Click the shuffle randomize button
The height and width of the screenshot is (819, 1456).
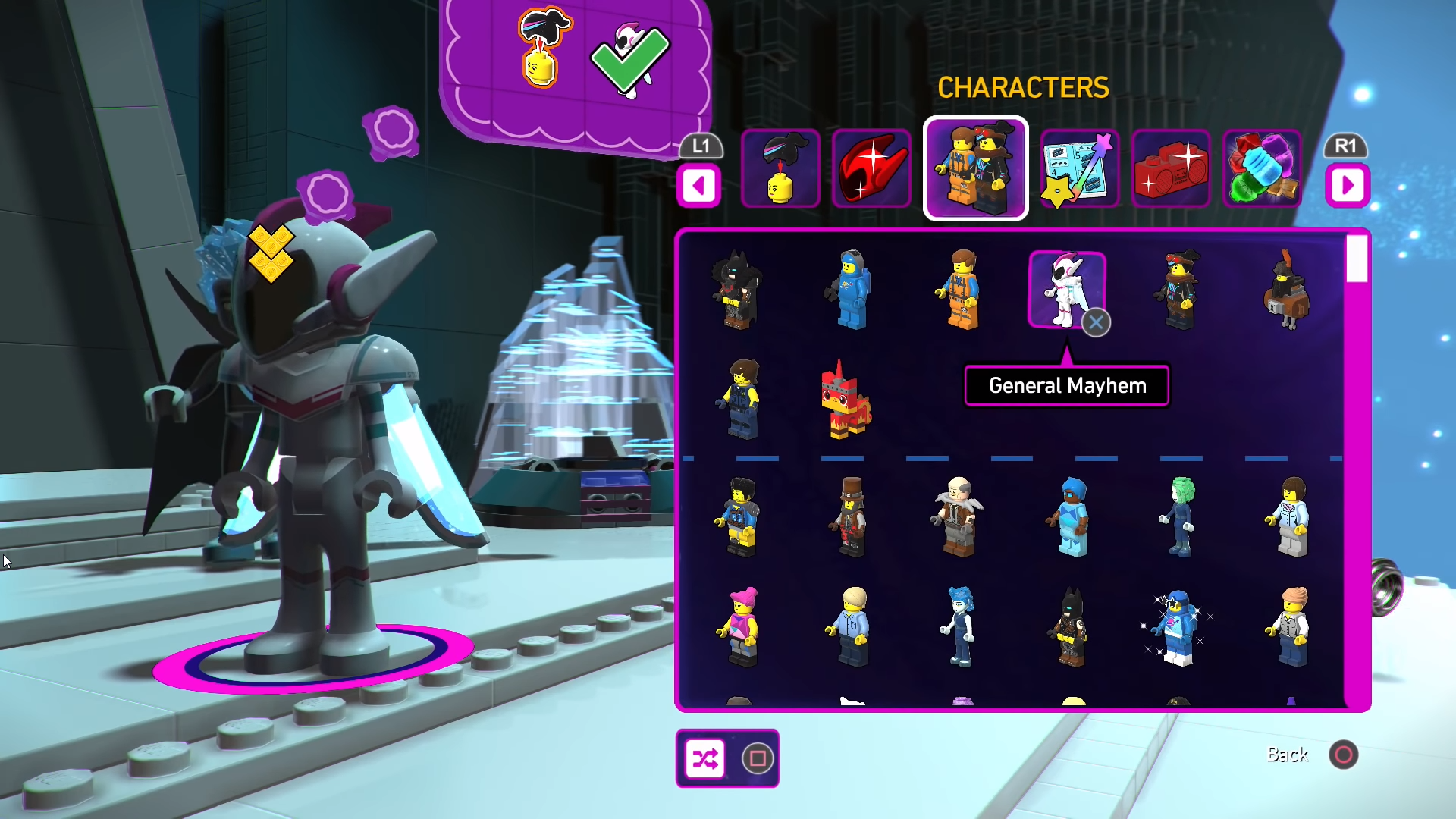click(x=705, y=758)
